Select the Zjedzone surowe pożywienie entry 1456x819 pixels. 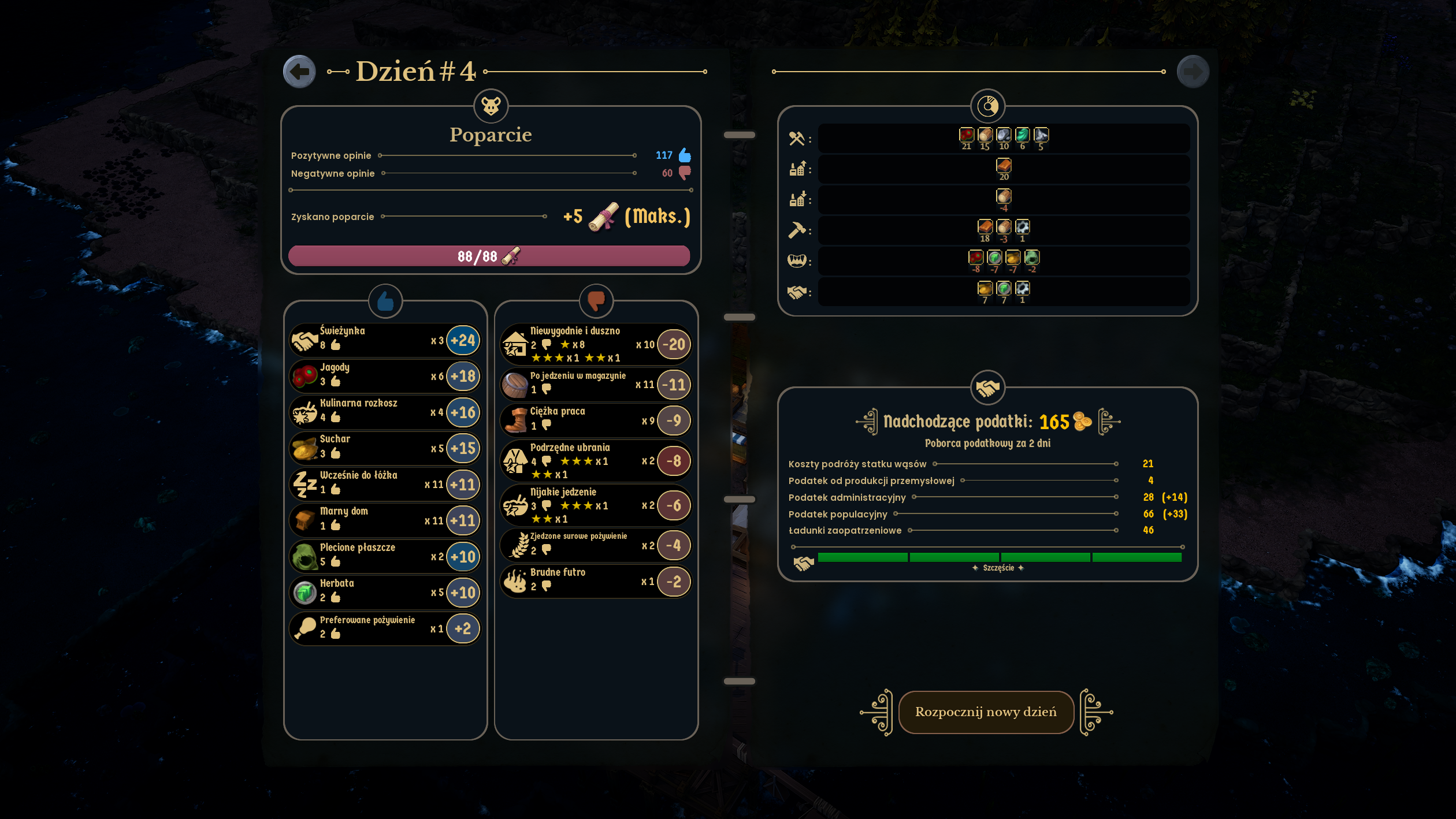(x=595, y=545)
